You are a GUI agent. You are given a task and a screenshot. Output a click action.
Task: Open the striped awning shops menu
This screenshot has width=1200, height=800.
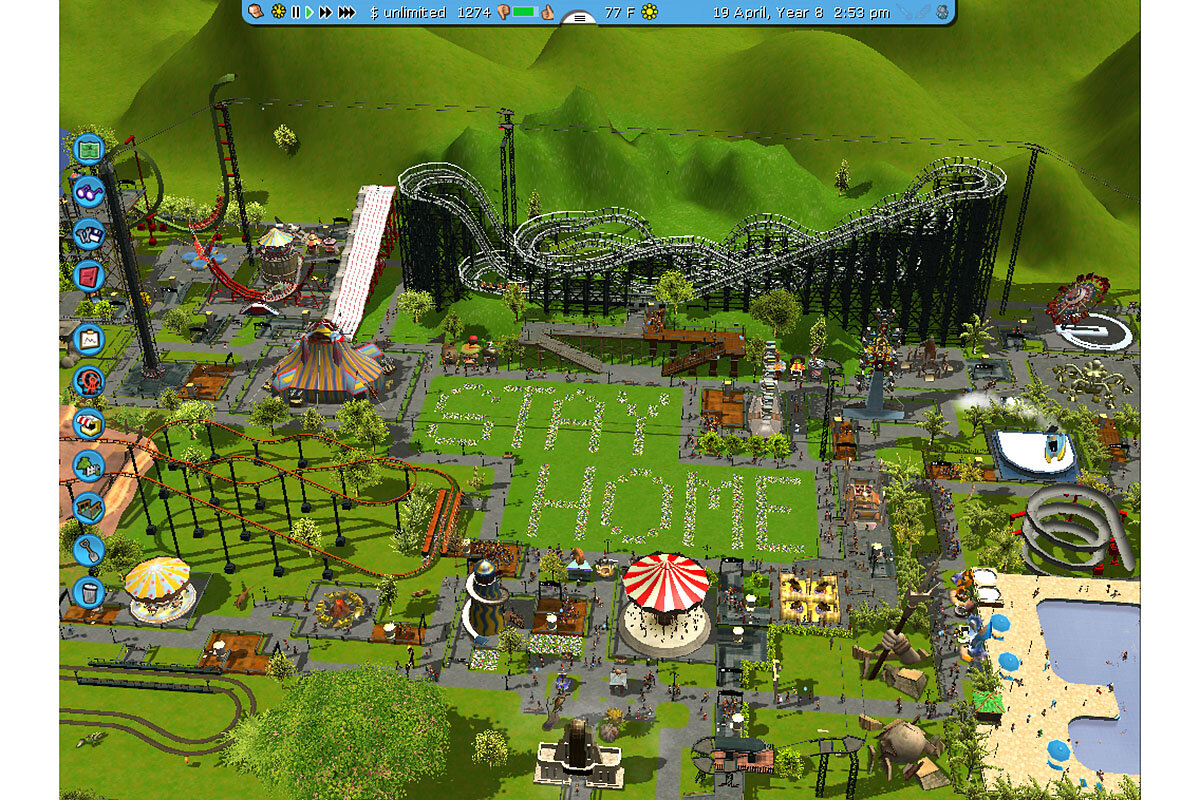[88, 423]
